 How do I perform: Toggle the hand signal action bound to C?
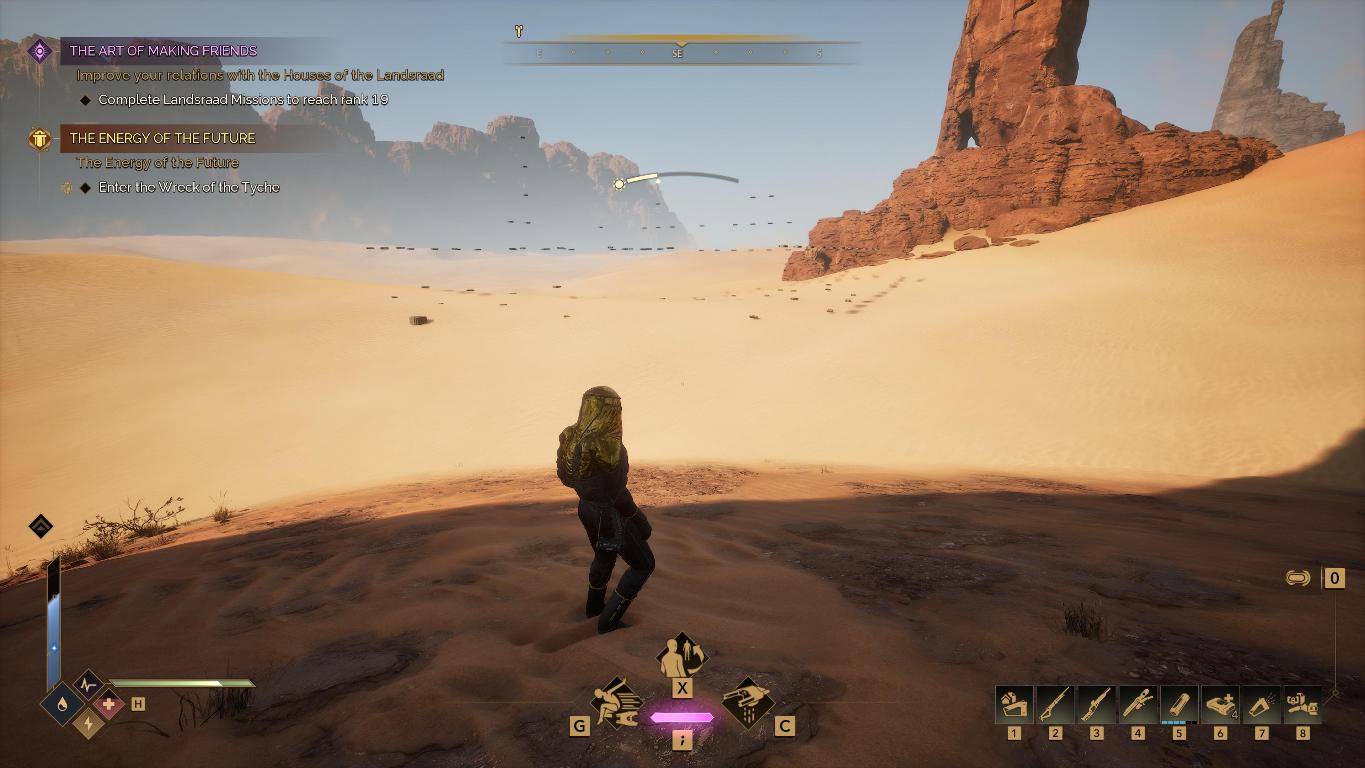[x=748, y=704]
